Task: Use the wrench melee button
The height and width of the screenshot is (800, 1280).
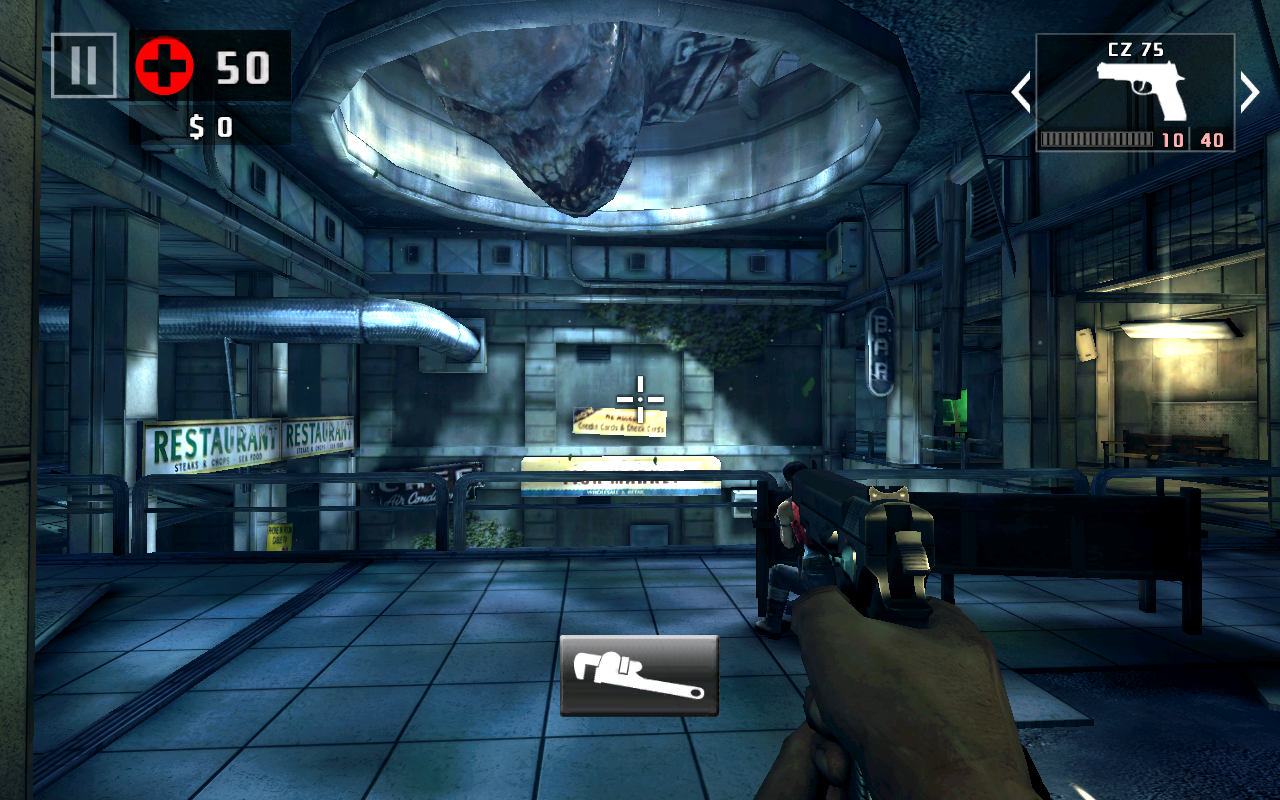Action: (639, 675)
